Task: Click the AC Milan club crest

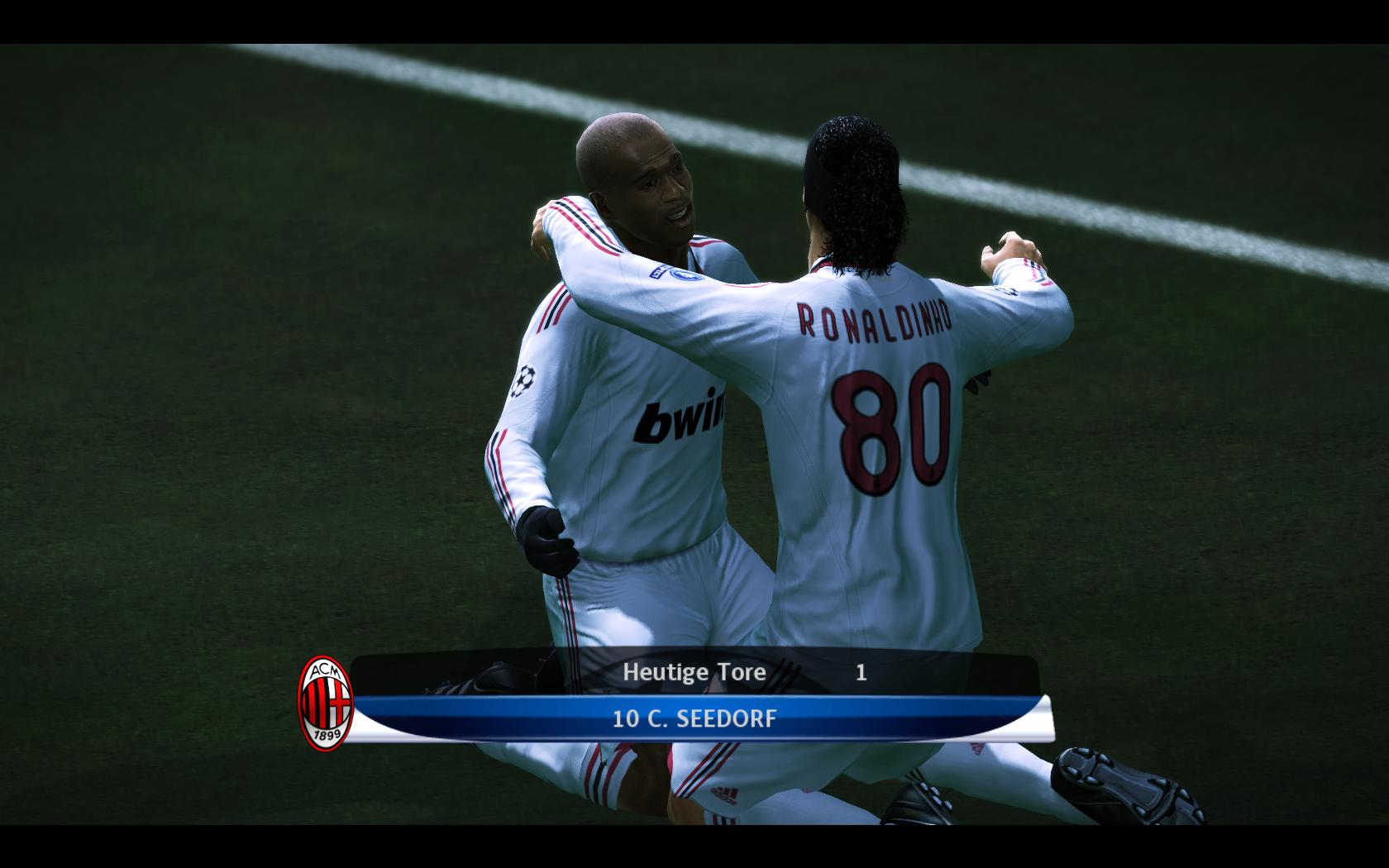Action: pyautogui.click(x=326, y=703)
